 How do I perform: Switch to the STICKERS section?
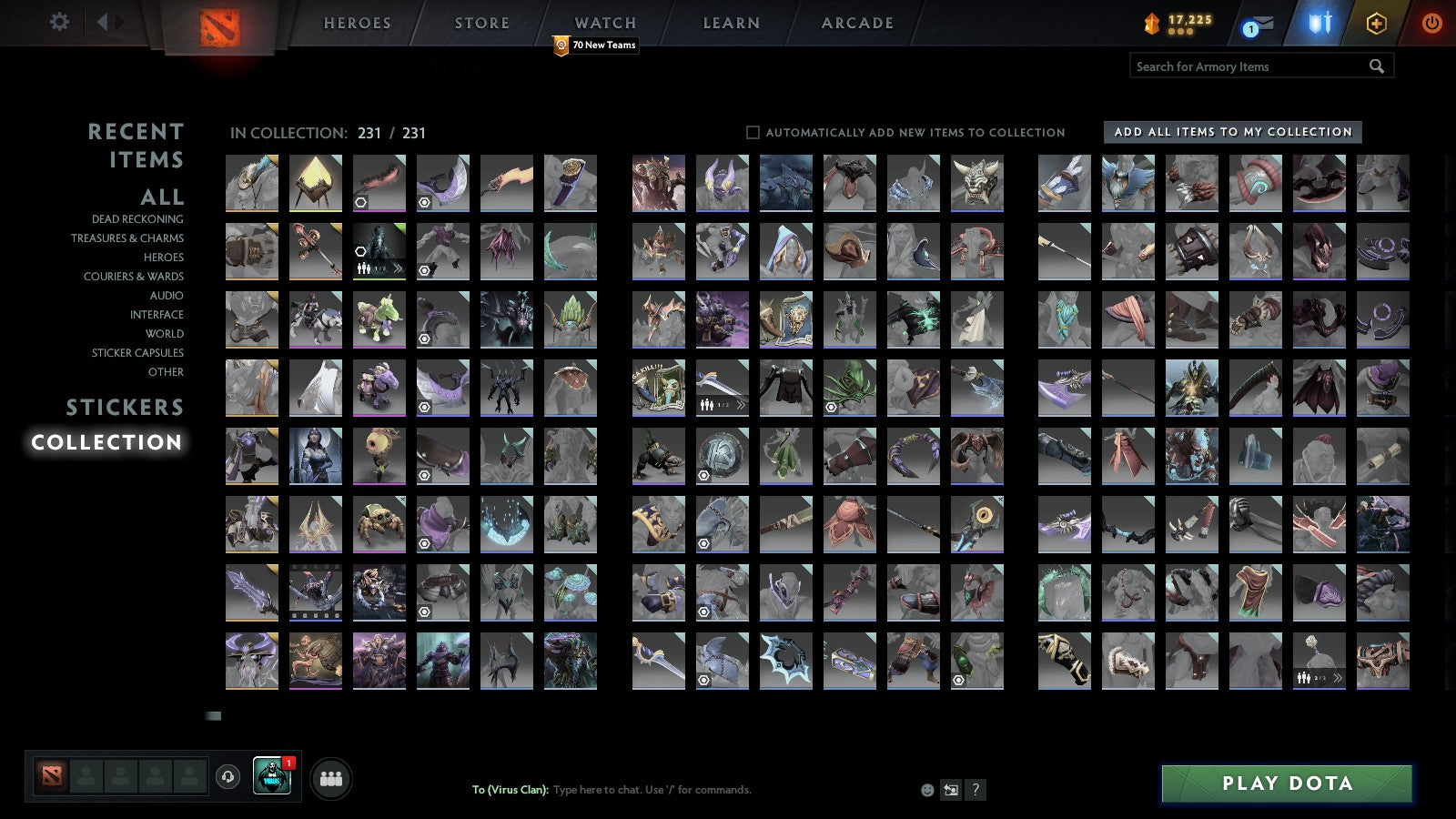click(125, 407)
